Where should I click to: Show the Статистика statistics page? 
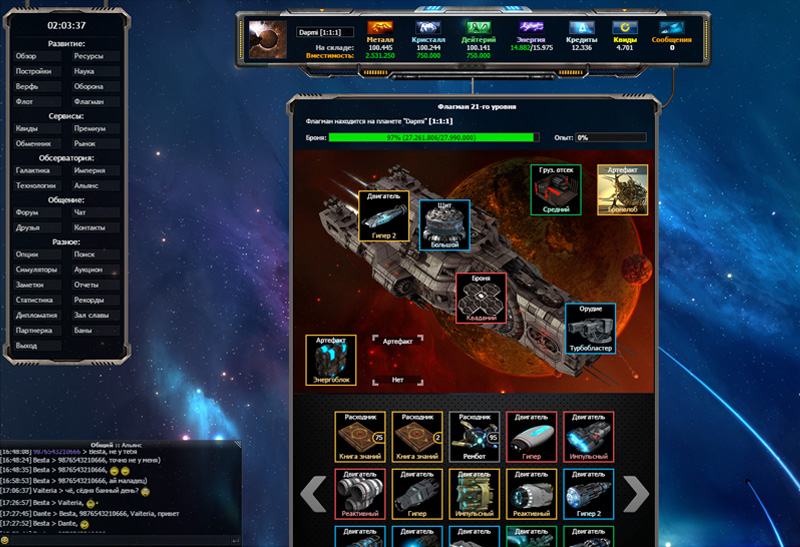click(36, 299)
